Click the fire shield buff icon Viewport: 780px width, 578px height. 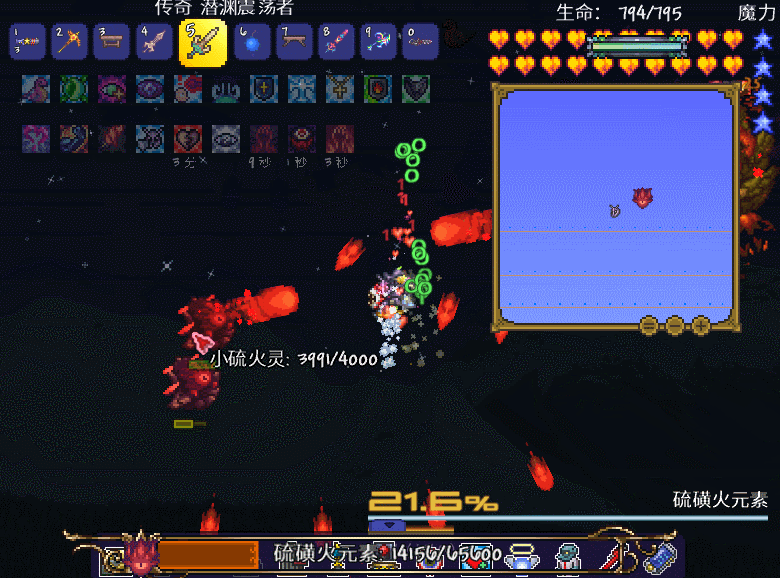[x=378, y=89]
